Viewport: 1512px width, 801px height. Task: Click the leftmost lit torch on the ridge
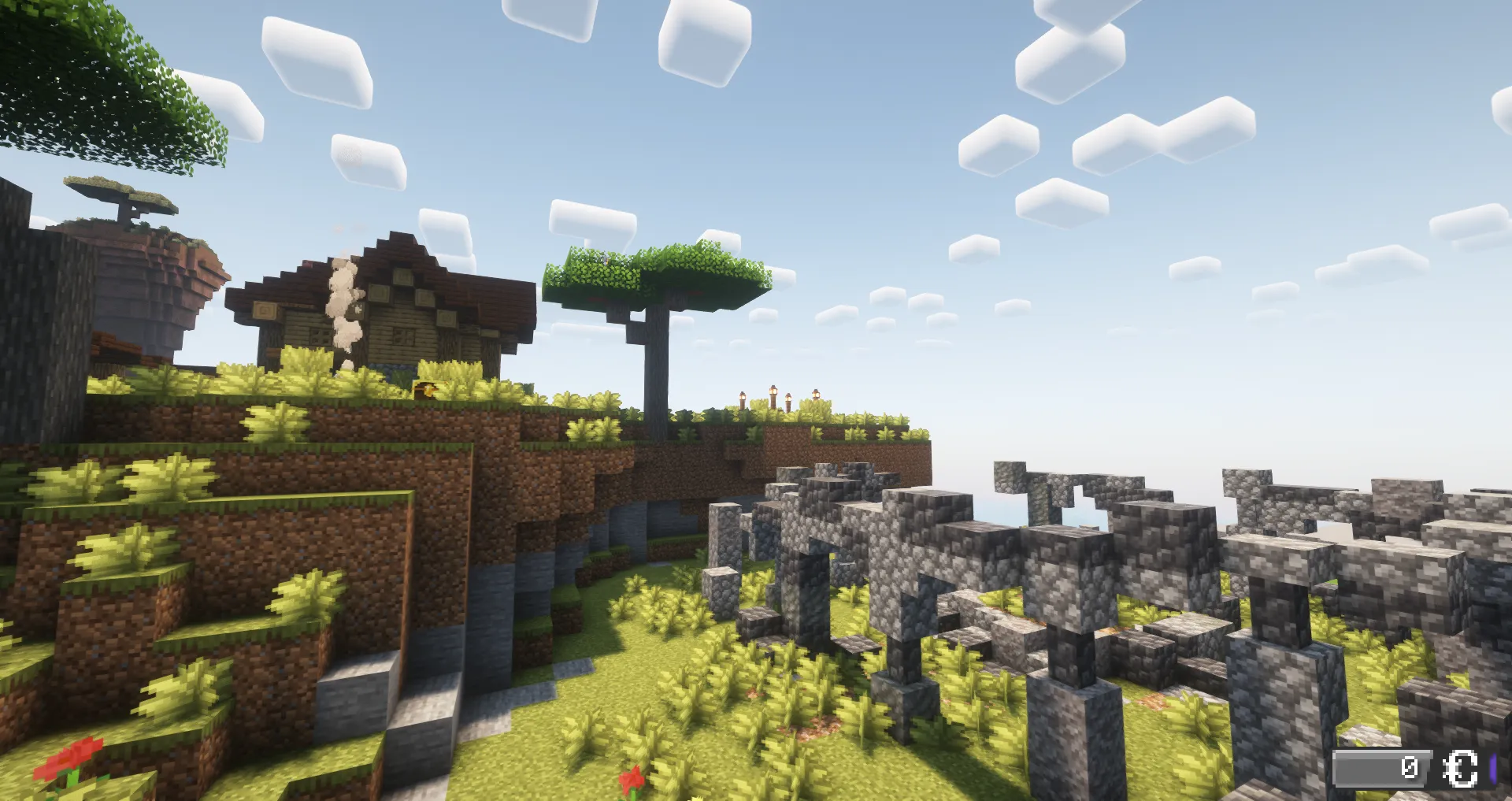(x=743, y=398)
